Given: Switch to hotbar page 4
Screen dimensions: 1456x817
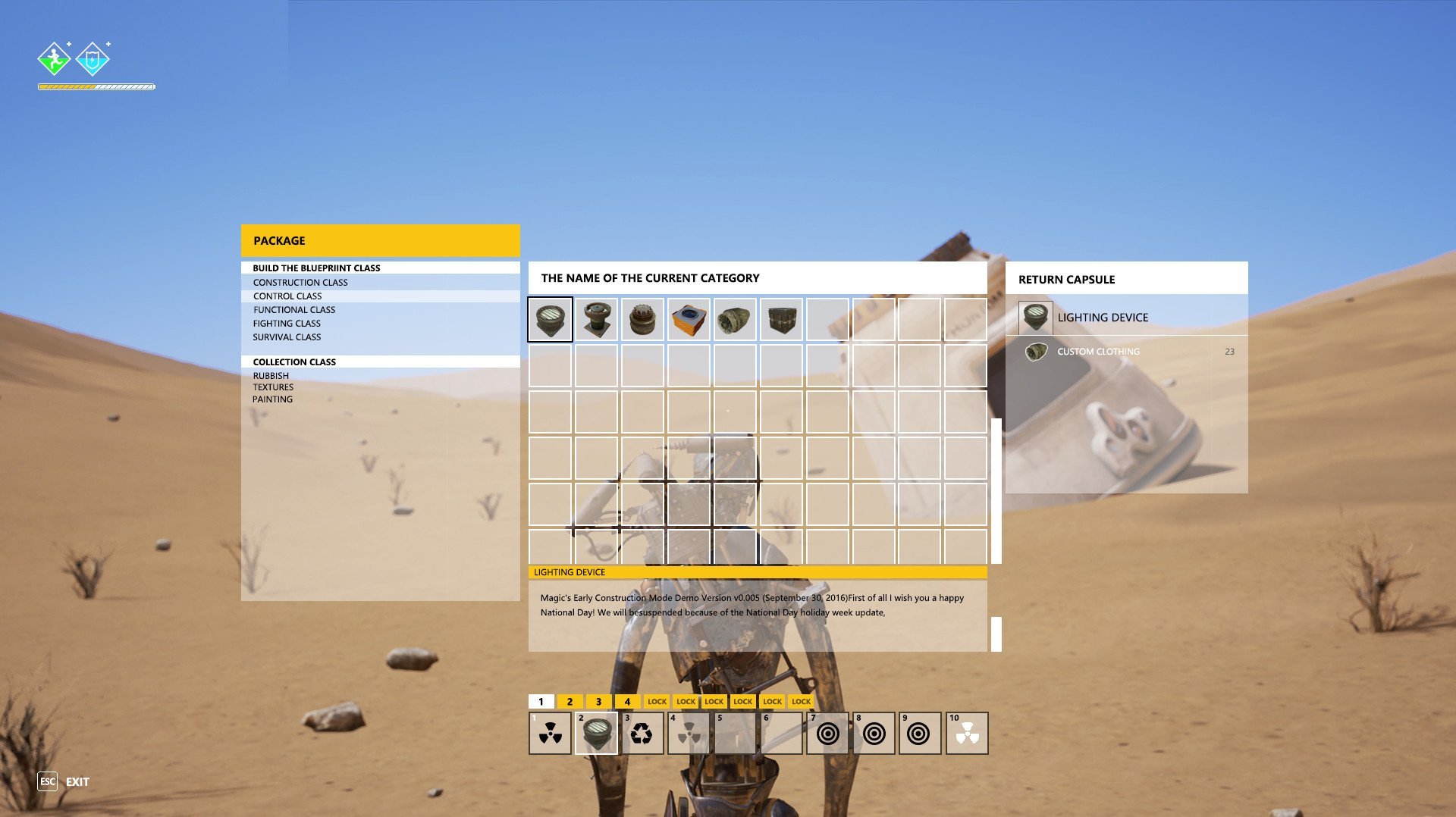Looking at the screenshot, I should [x=627, y=702].
